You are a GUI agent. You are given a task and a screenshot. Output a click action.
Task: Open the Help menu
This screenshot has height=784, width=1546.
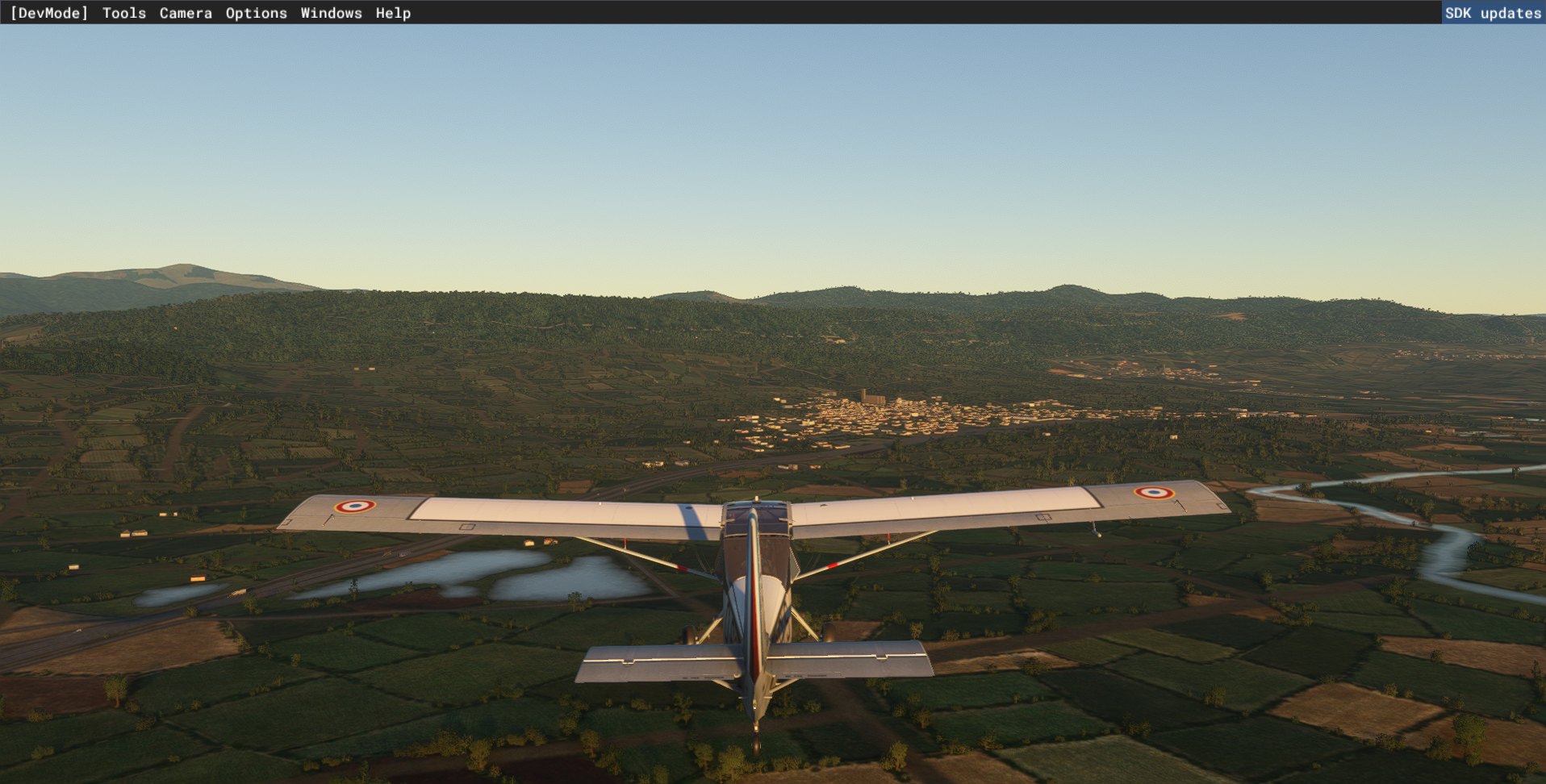[x=393, y=13]
